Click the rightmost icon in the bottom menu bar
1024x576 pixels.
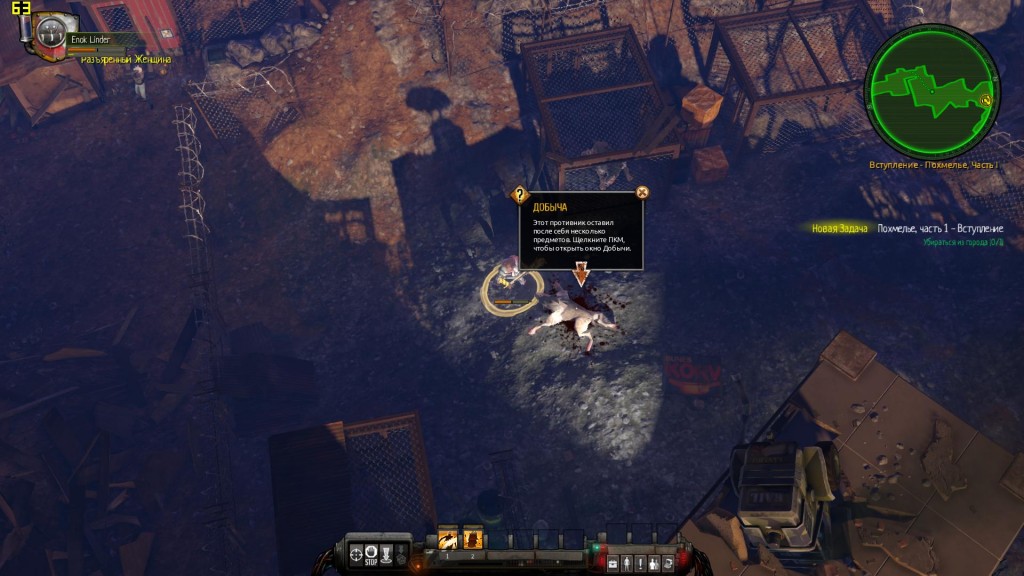[668, 564]
